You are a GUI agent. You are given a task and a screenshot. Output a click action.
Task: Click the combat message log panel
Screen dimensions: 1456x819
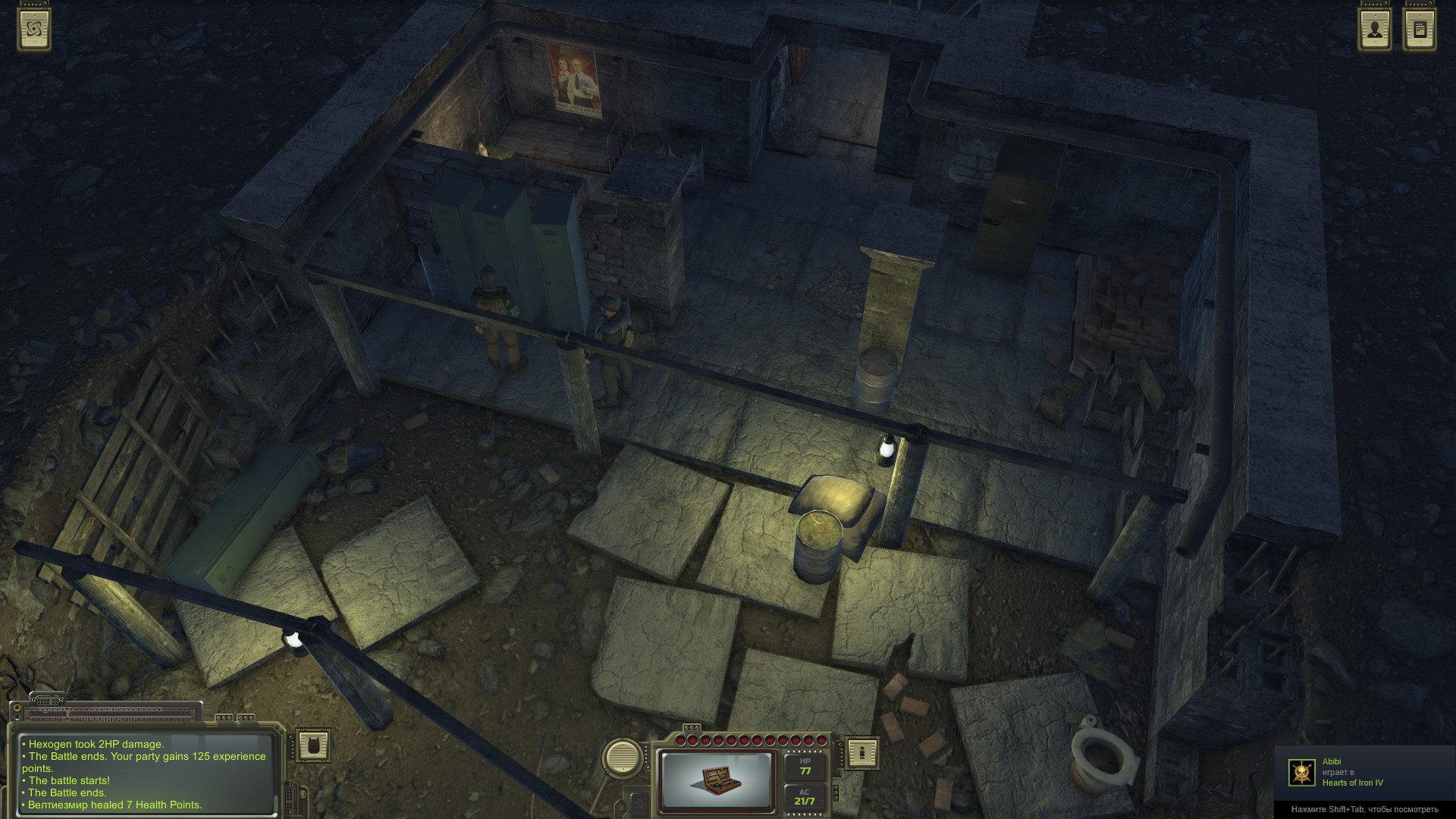146,774
